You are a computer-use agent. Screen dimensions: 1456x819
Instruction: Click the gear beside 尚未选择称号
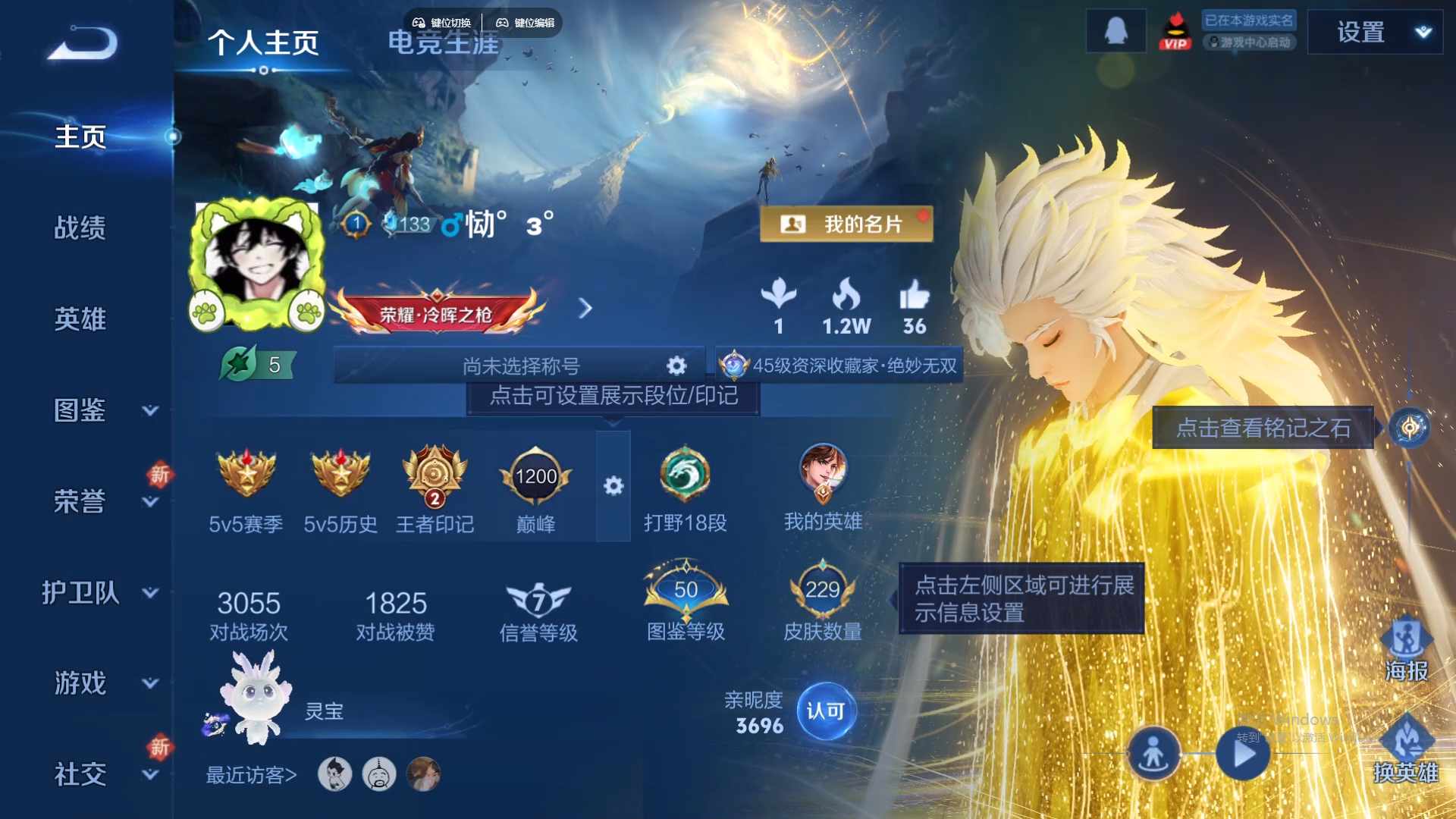[x=675, y=365]
